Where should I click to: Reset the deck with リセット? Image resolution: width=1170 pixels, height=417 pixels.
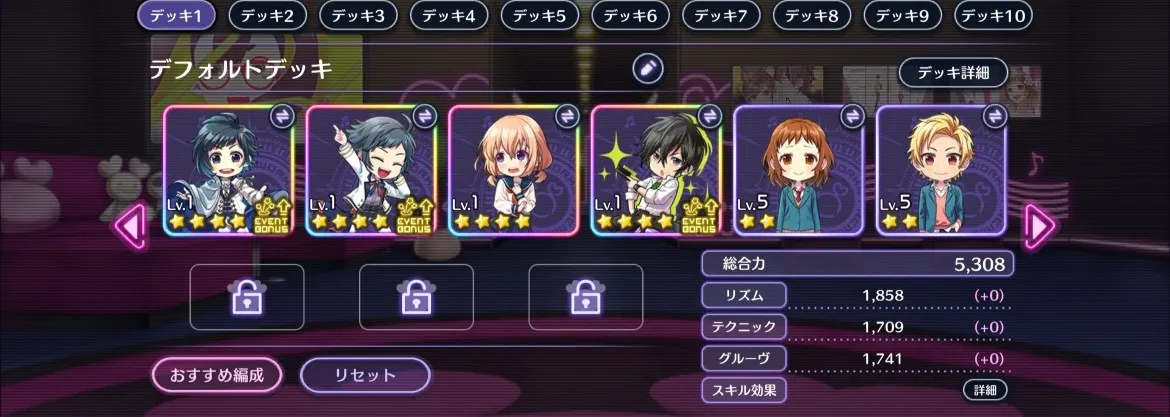(x=365, y=375)
